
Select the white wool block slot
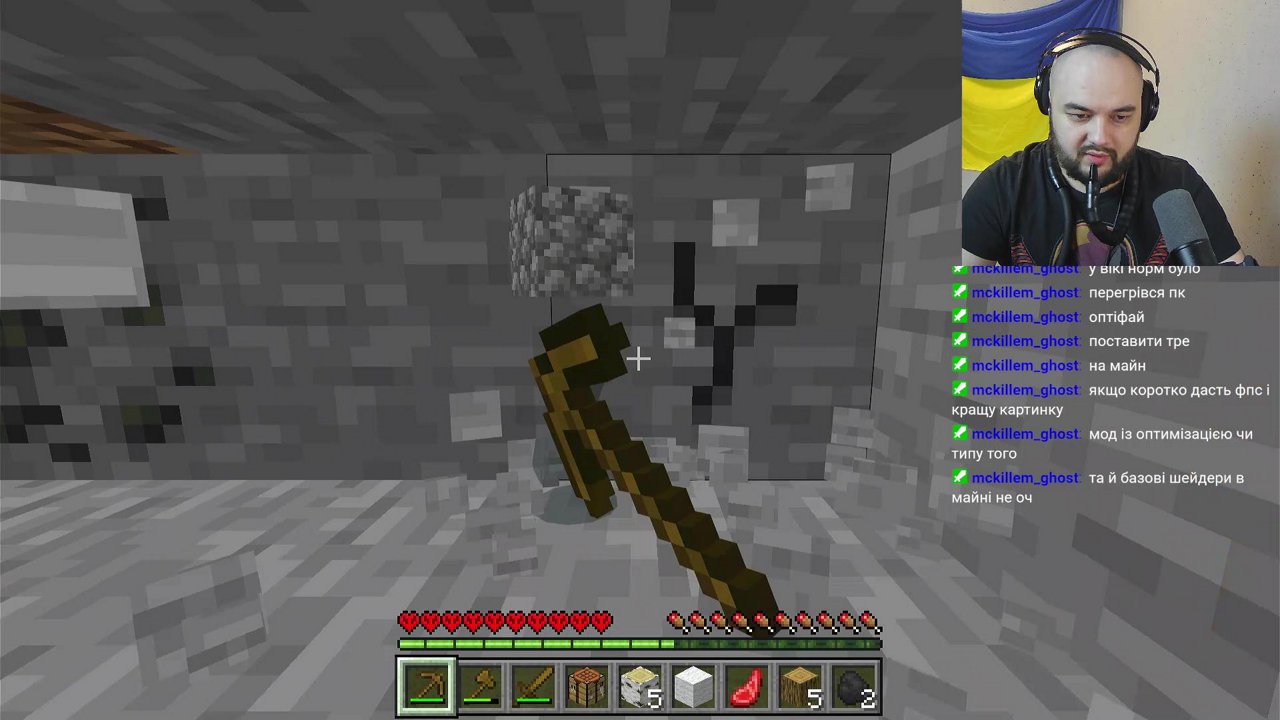[694, 685]
